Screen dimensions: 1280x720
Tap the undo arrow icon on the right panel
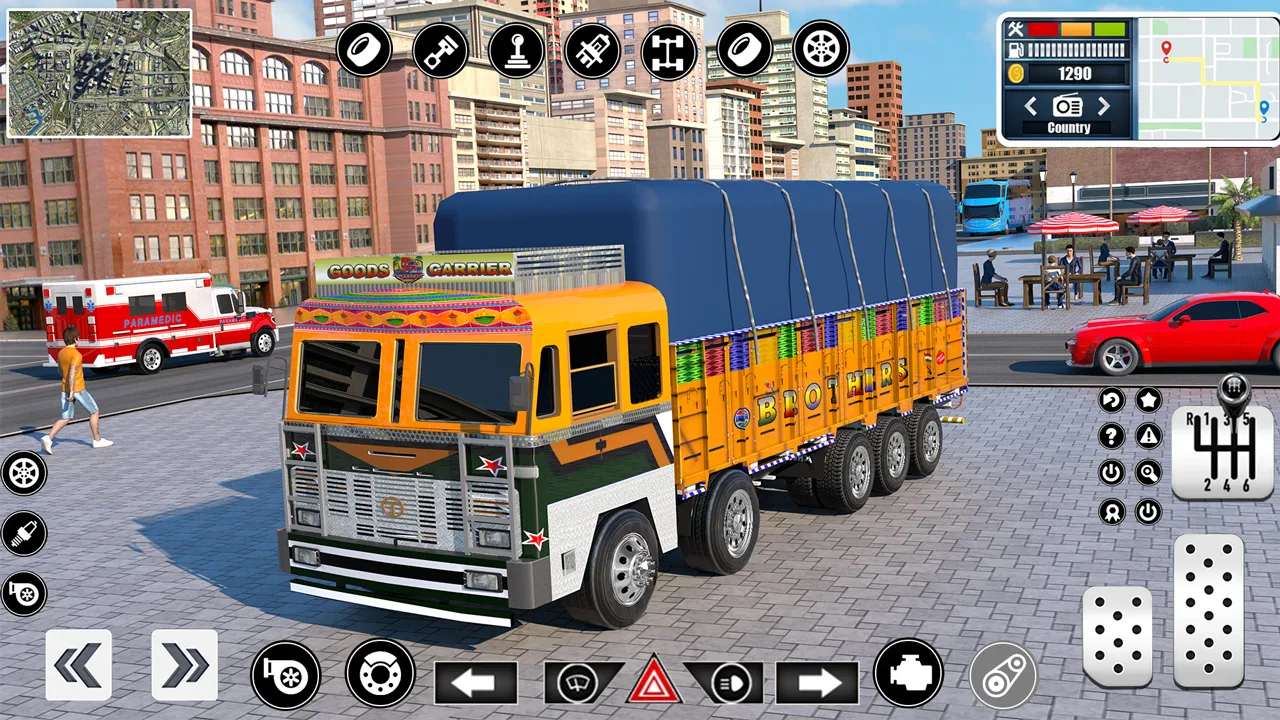[1112, 399]
